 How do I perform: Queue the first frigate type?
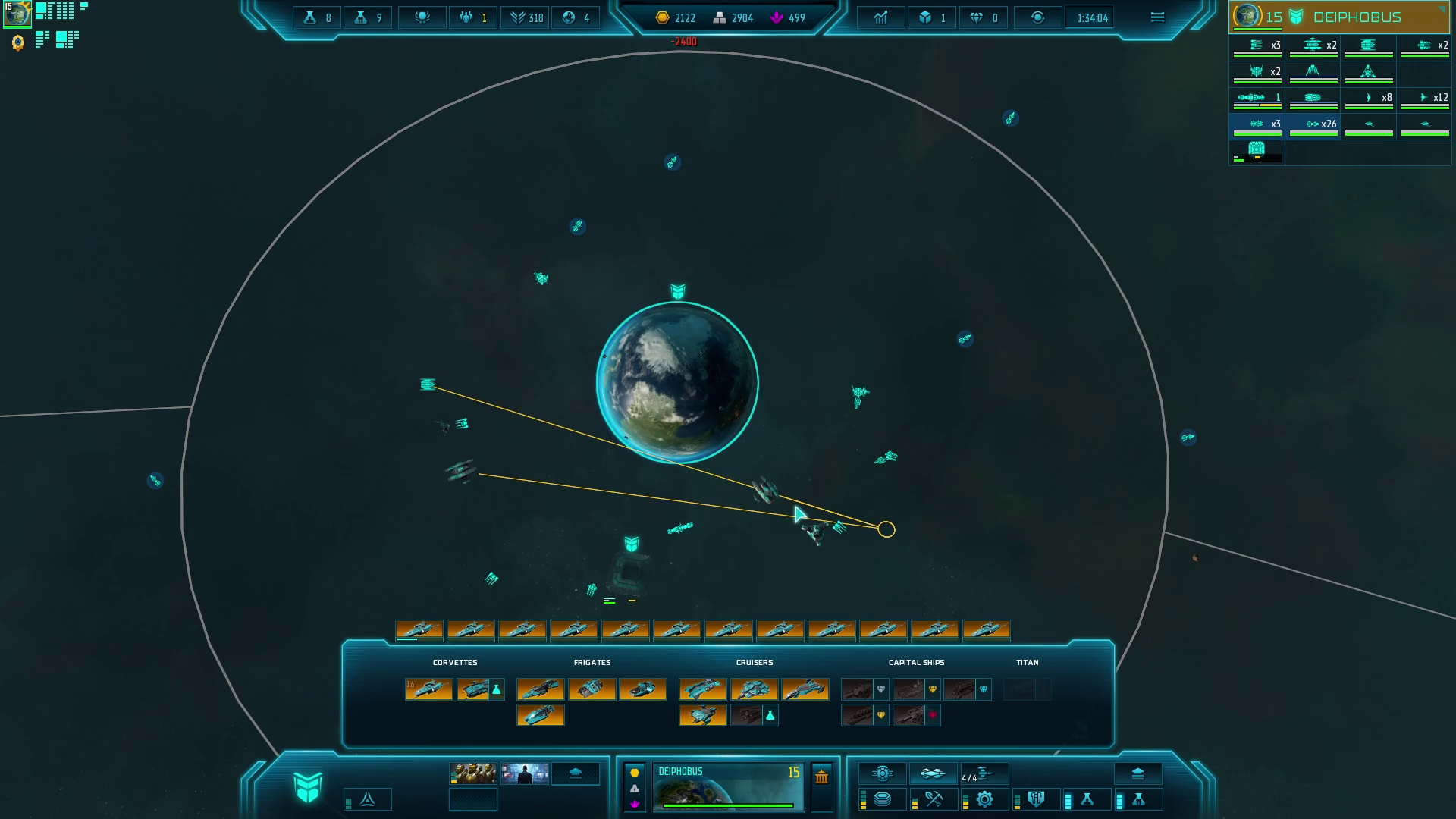pos(541,689)
